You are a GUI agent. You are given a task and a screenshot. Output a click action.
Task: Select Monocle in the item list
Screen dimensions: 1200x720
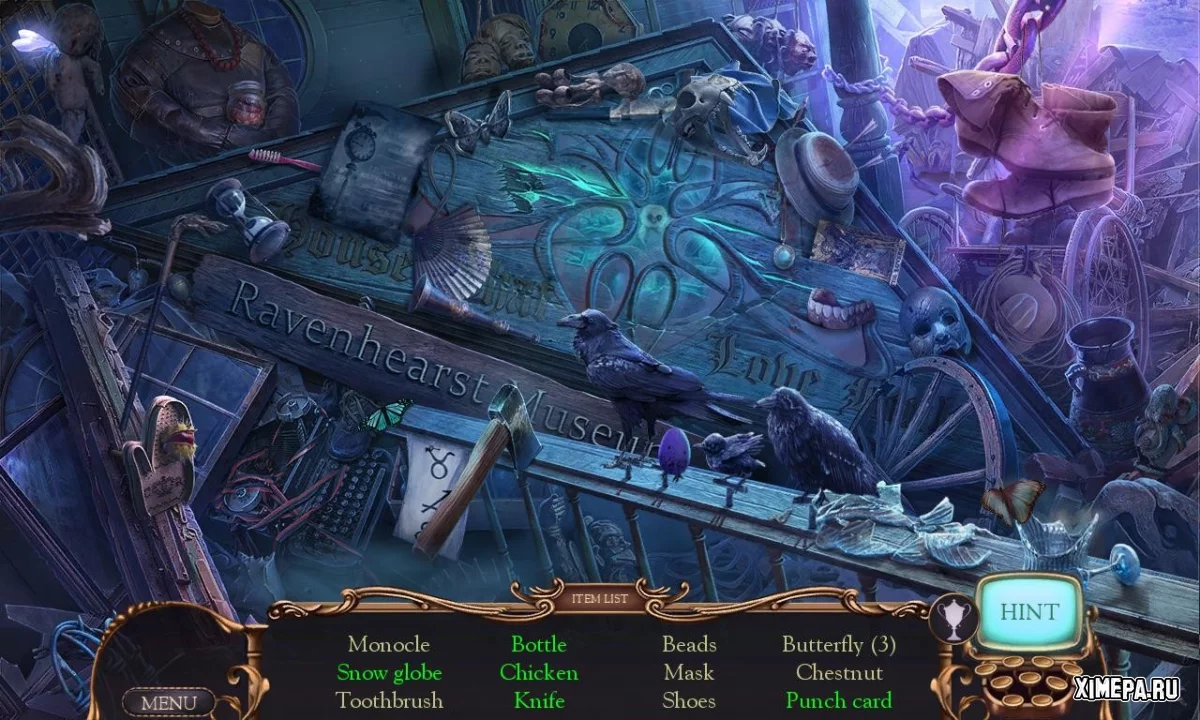pos(389,644)
